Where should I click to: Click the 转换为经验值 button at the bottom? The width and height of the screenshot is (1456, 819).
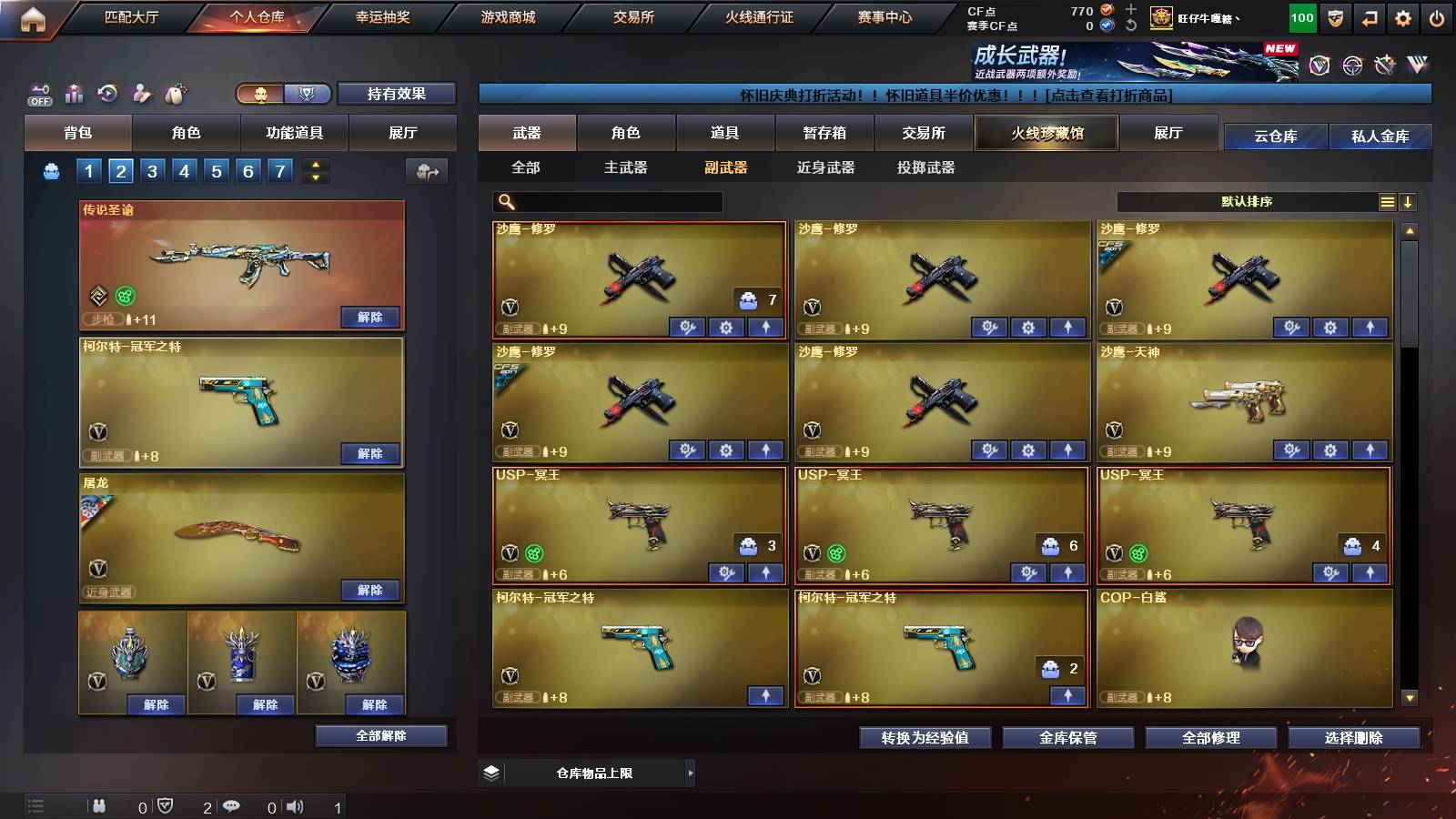[925, 738]
